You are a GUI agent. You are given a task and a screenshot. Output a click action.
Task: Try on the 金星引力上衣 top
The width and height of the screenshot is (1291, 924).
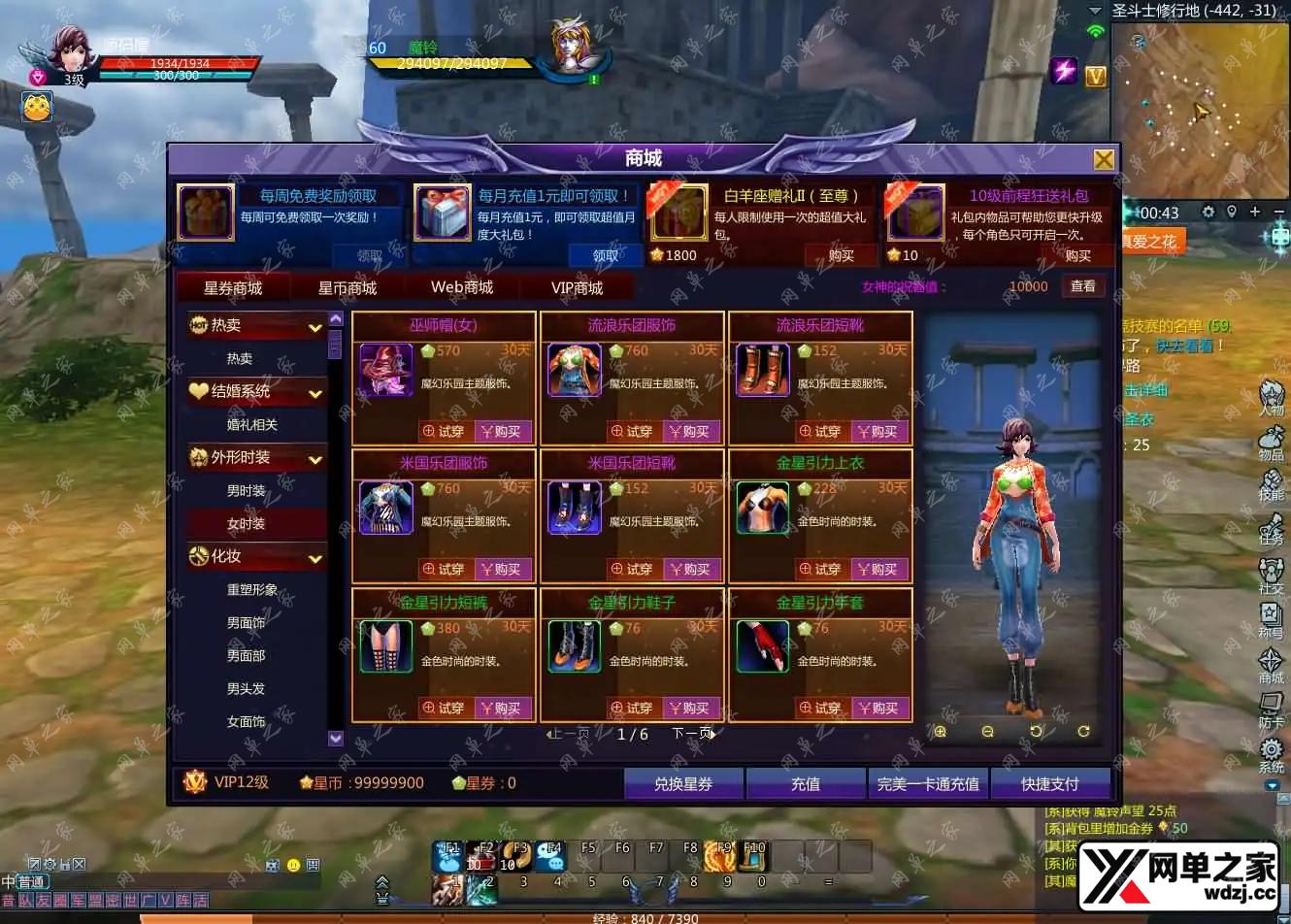[820, 570]
